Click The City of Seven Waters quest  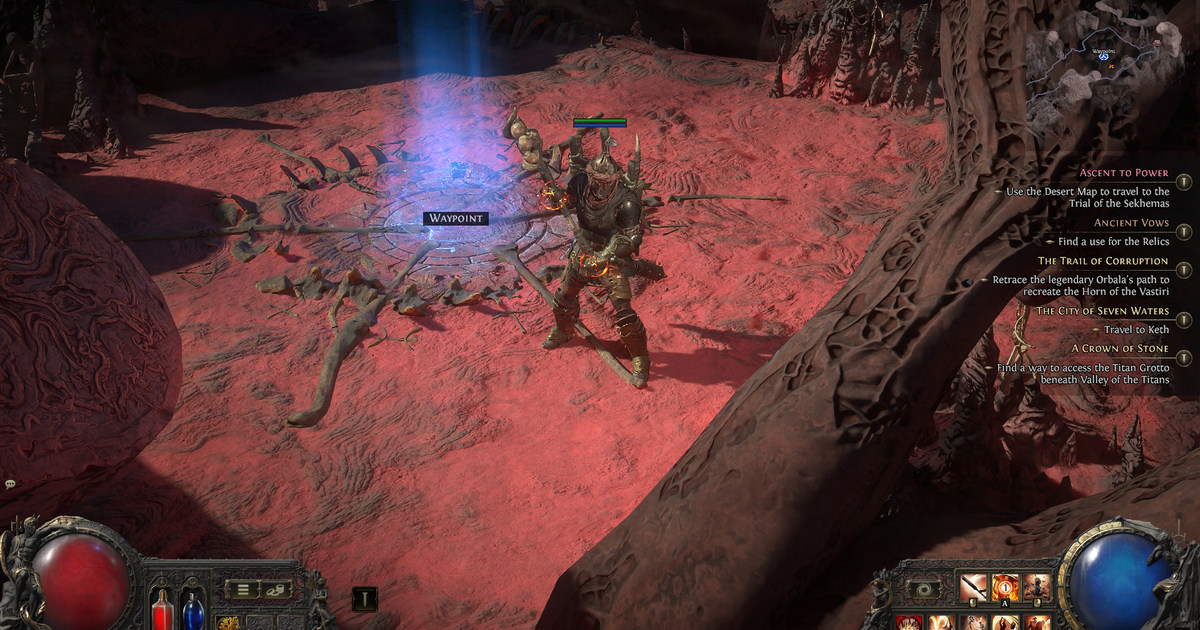[1102, 311]
